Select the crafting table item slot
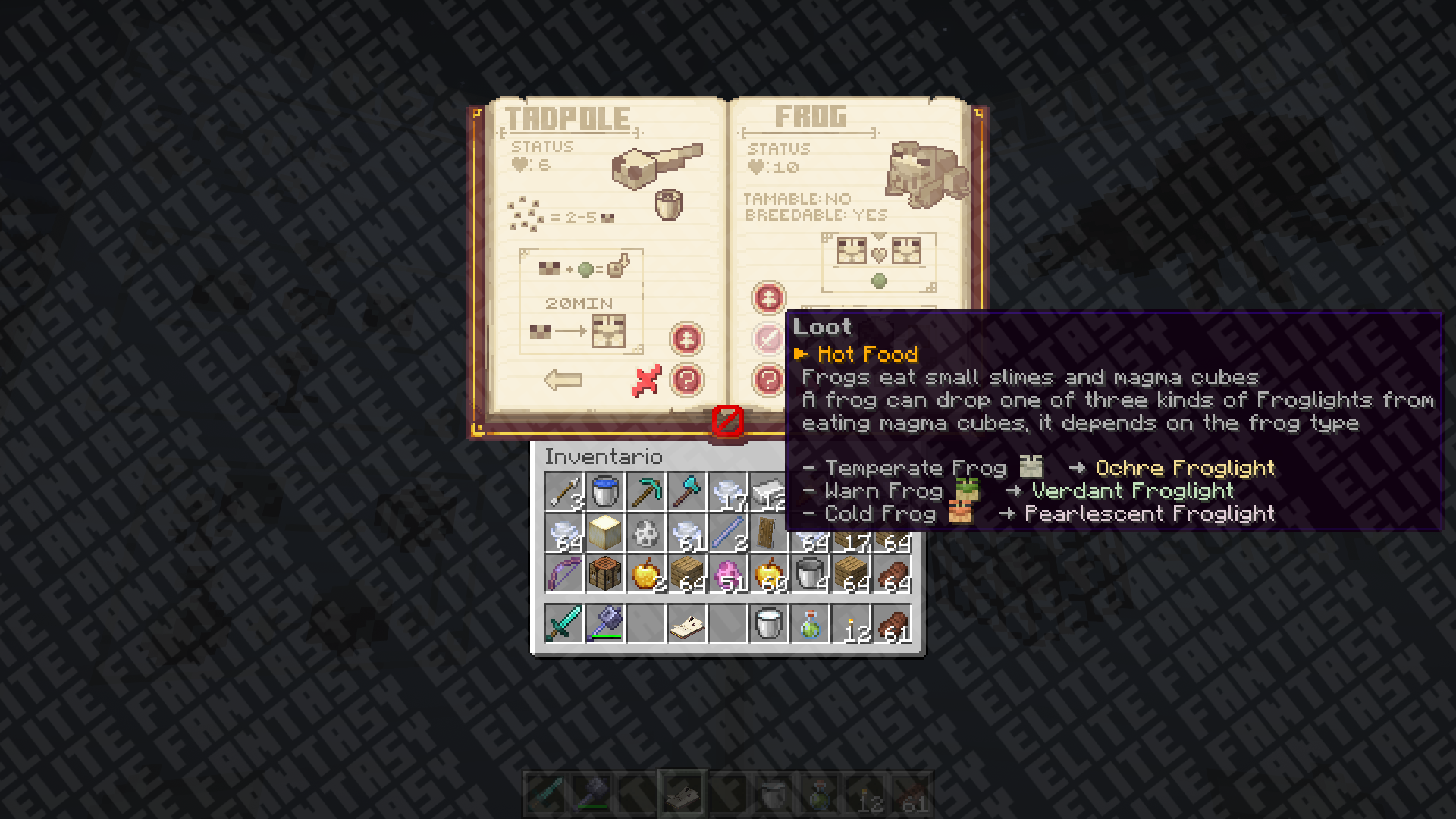 [605, 574]
